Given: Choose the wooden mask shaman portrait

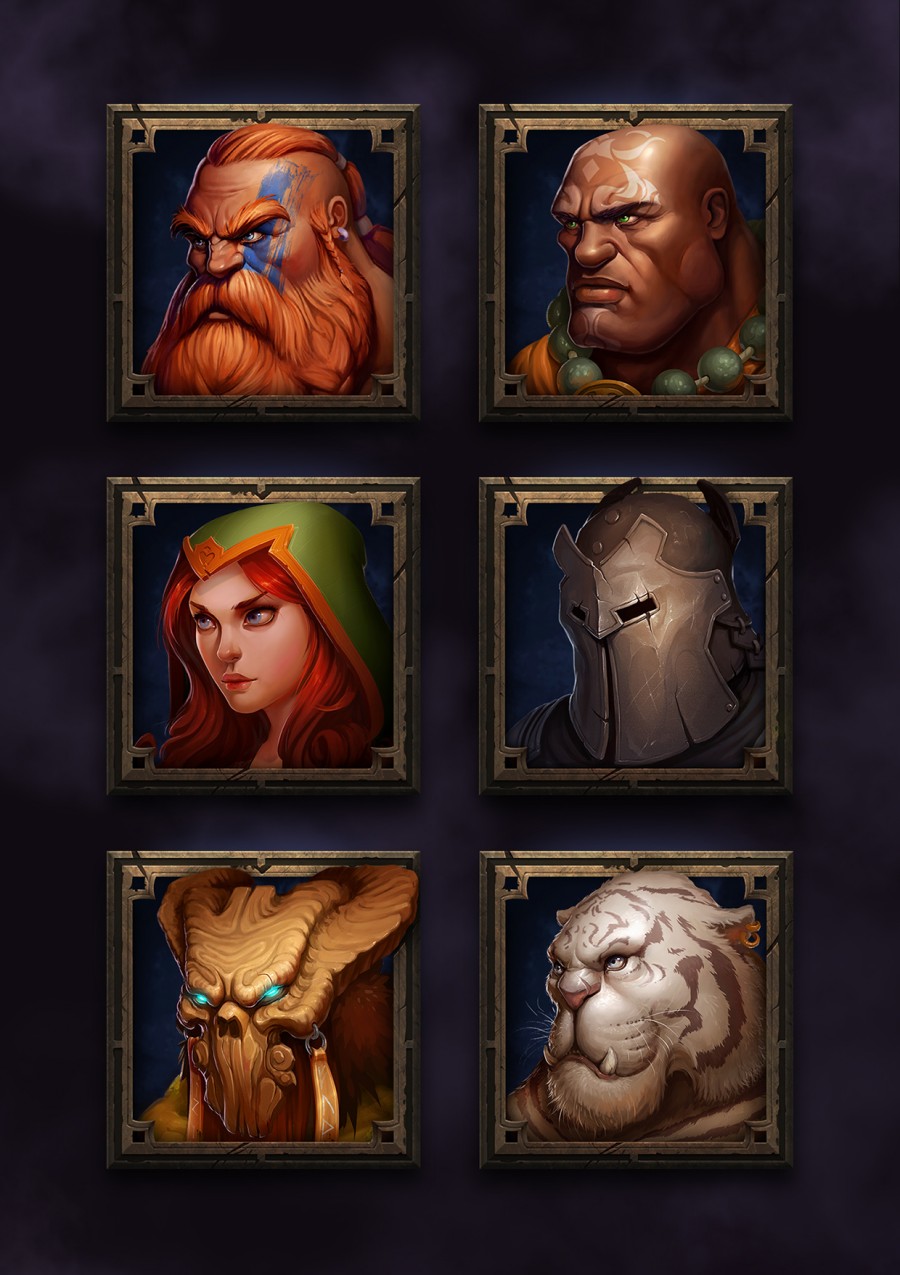Looking at the screenshot, I should pos(263,1008).
